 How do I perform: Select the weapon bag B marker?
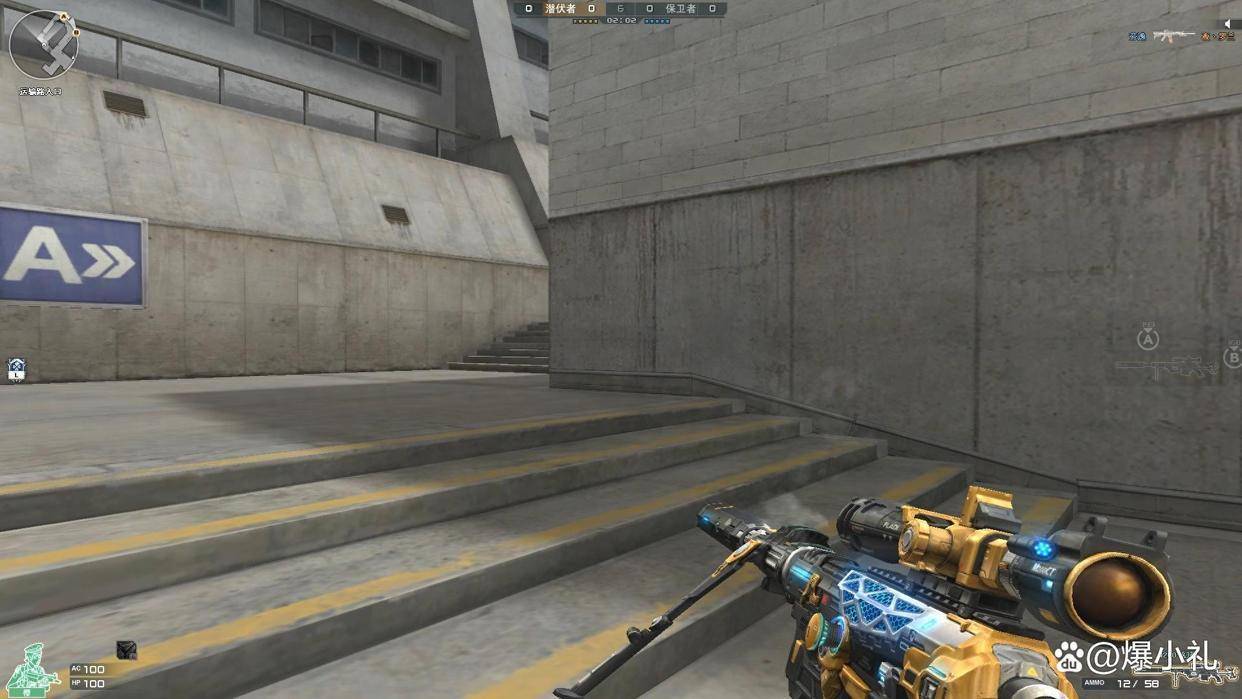pos(1233,356)
